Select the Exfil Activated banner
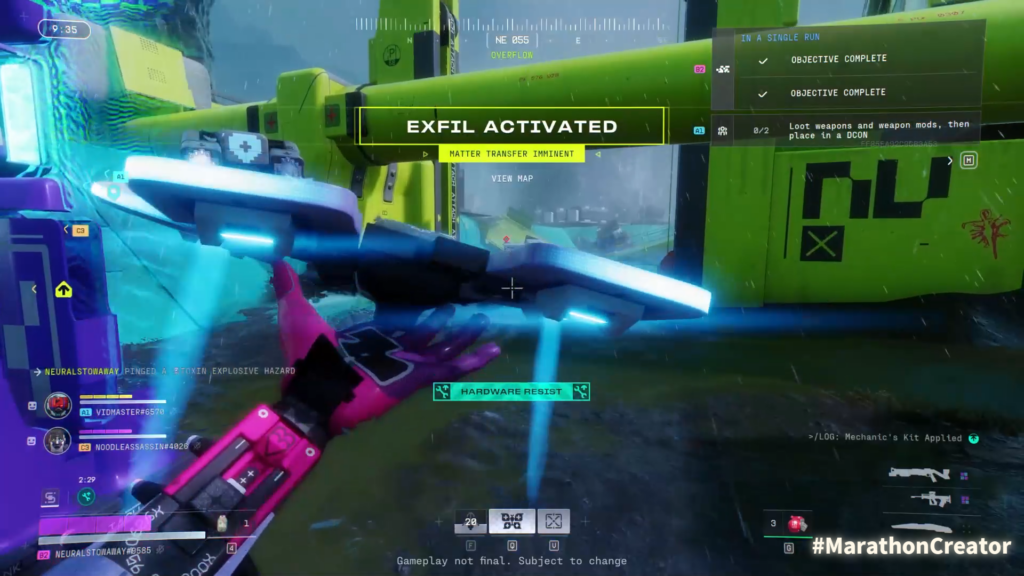The height and width of the screenshot is (576, 1024). (511, 127)
